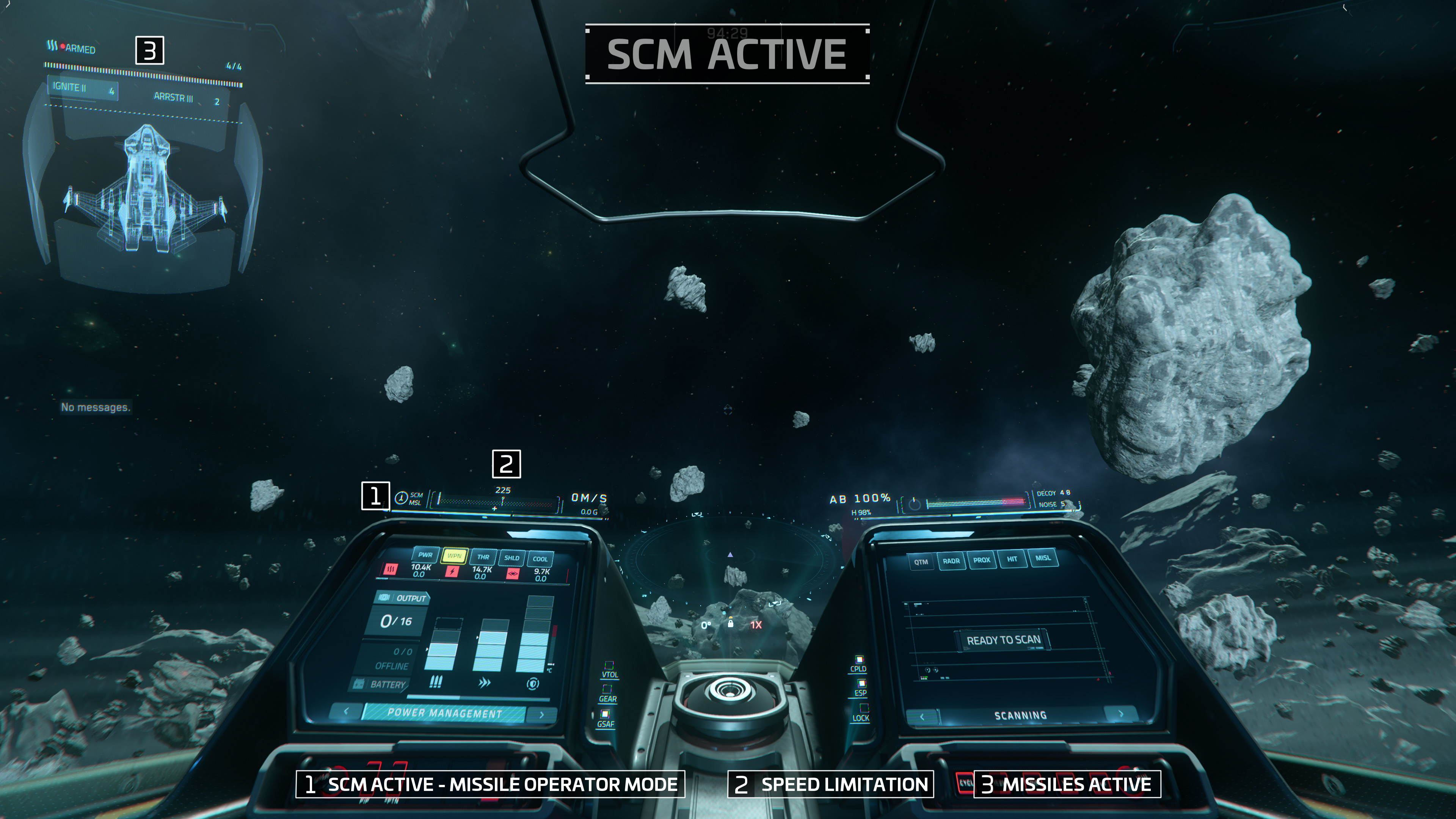
Task: Go to the screen after Scanning
Action: coord(1122,713)
